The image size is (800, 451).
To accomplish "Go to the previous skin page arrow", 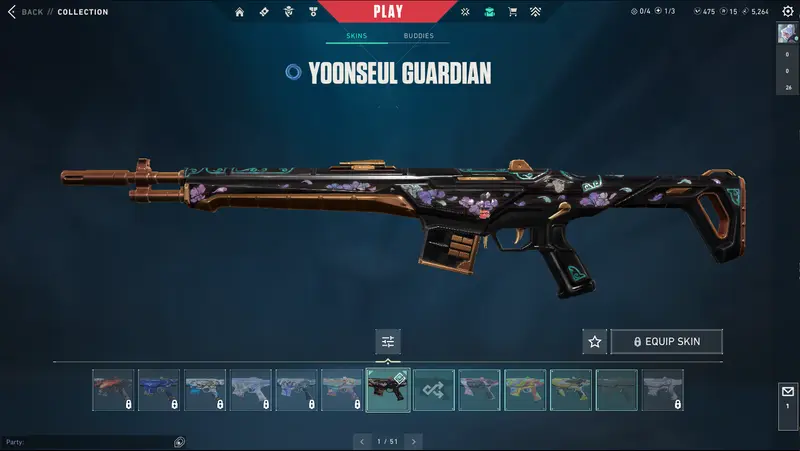I will tap(362, 441).
